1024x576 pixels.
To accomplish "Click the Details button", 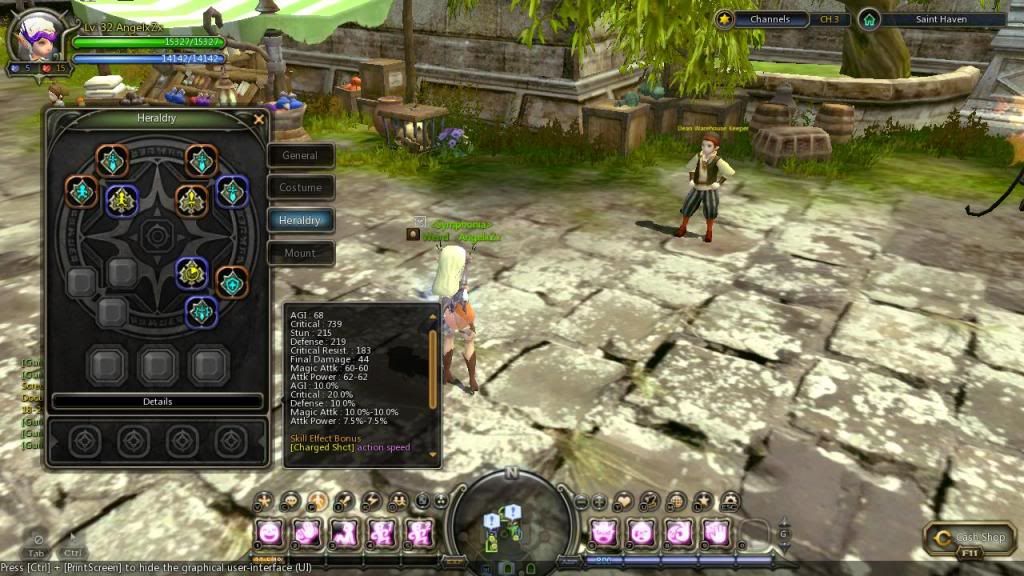I will click(x=157, y=401).
